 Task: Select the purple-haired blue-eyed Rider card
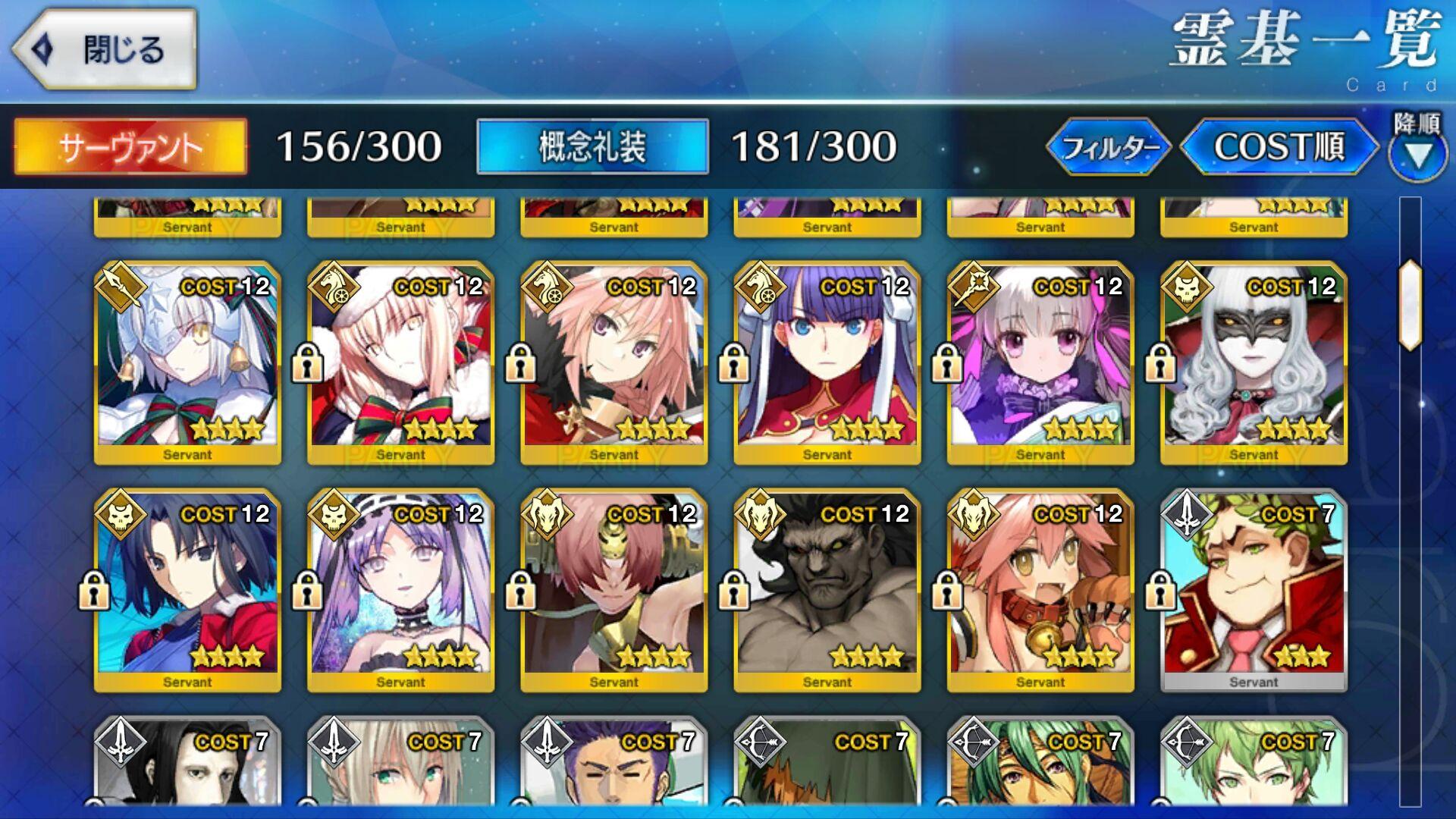click(x=827, y=362)
